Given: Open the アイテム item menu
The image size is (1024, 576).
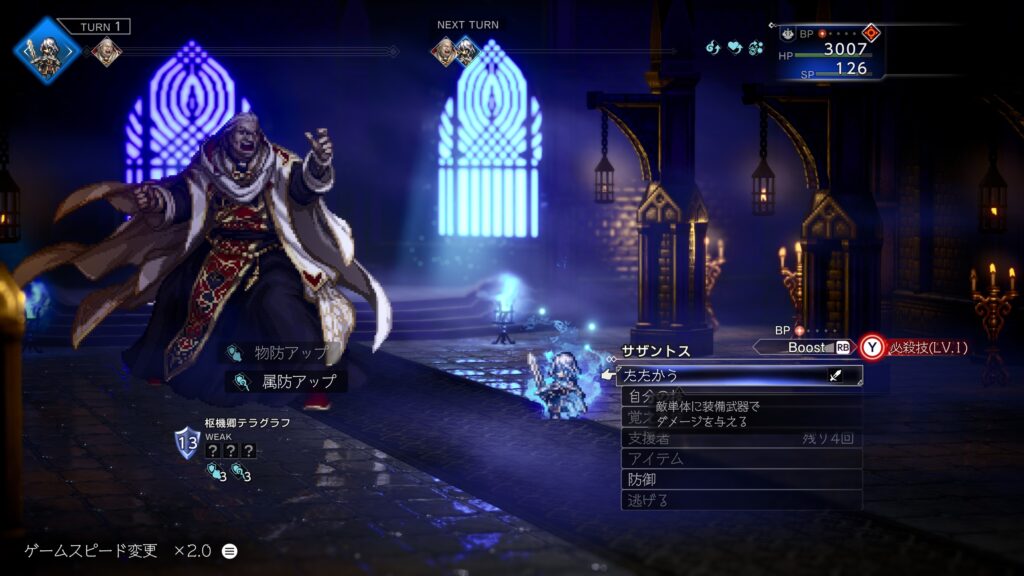Looking at the screenshot, I should [x=740, y=458].
